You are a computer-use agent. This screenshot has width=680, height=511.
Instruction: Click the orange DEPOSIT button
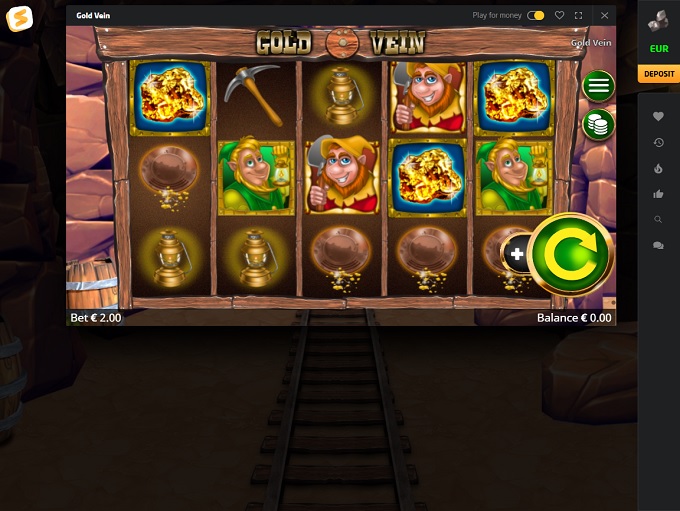point(658,74)
